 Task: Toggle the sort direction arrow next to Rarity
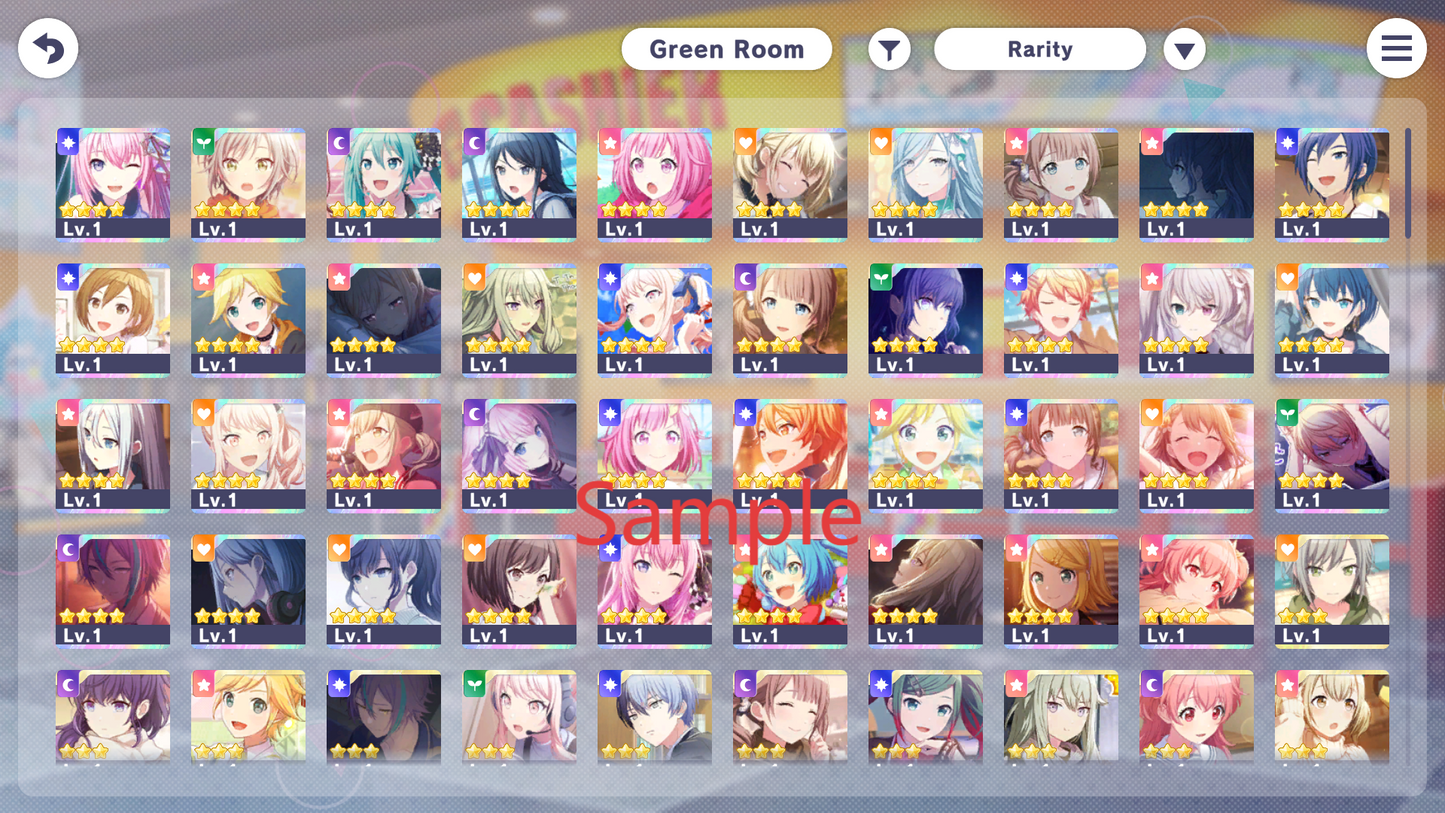pos(1184,48)
